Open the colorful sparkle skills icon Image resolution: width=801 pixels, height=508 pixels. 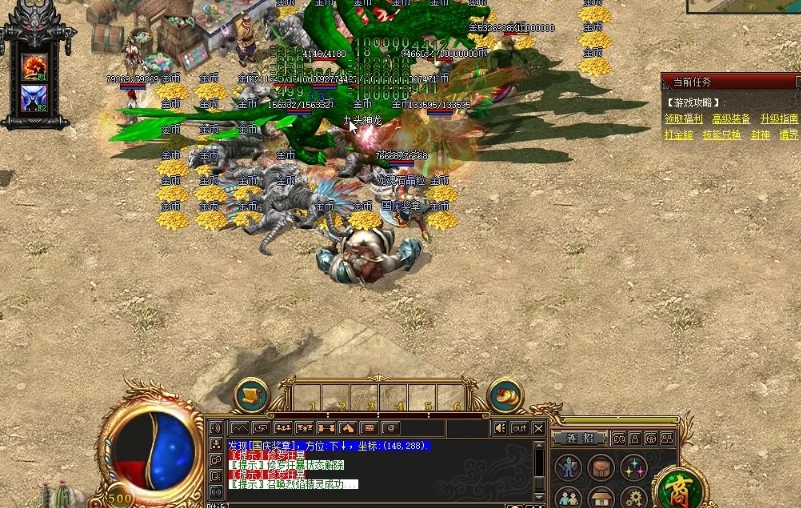pos(634,467)
